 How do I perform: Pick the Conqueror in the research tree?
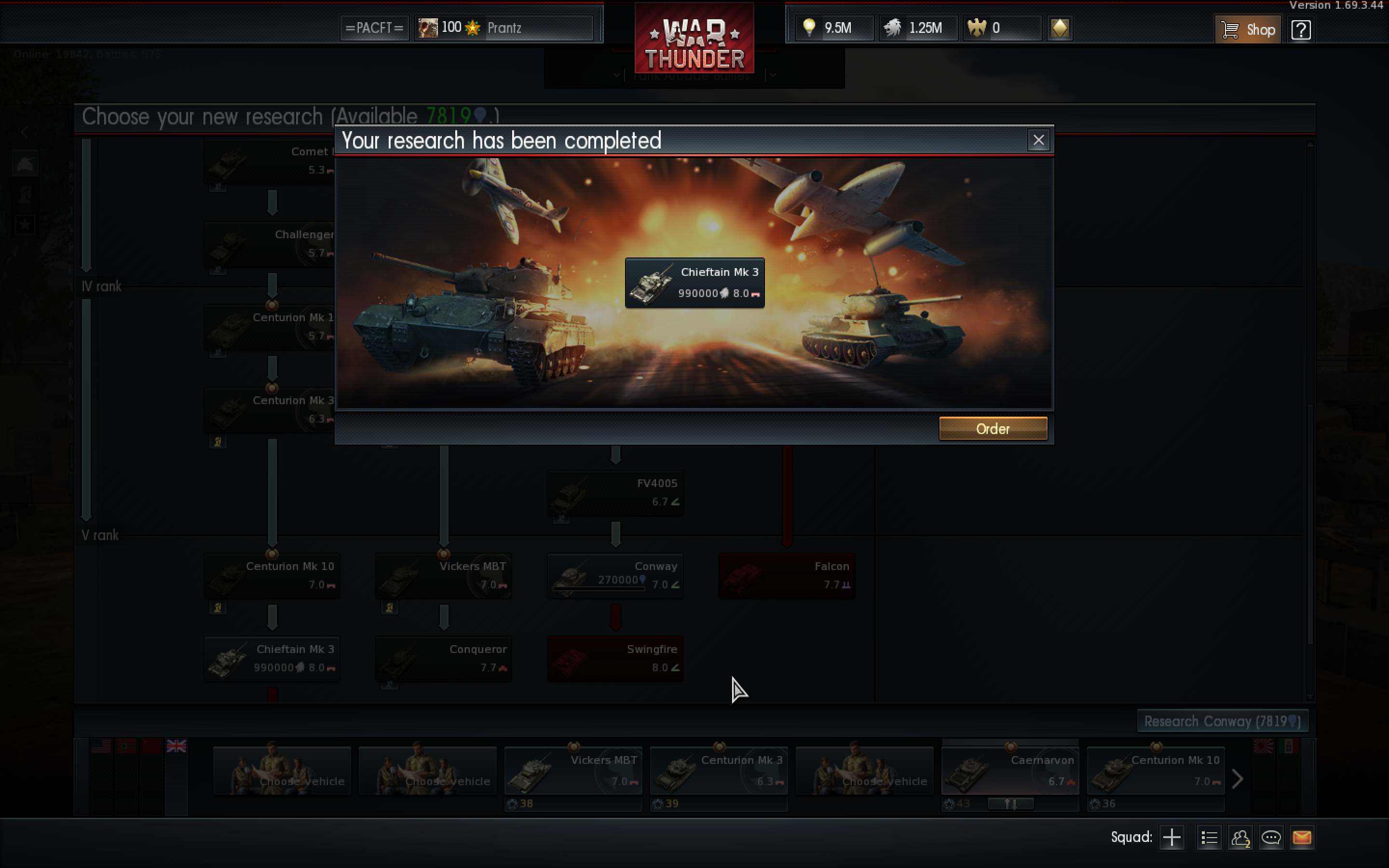click(443, 658)
